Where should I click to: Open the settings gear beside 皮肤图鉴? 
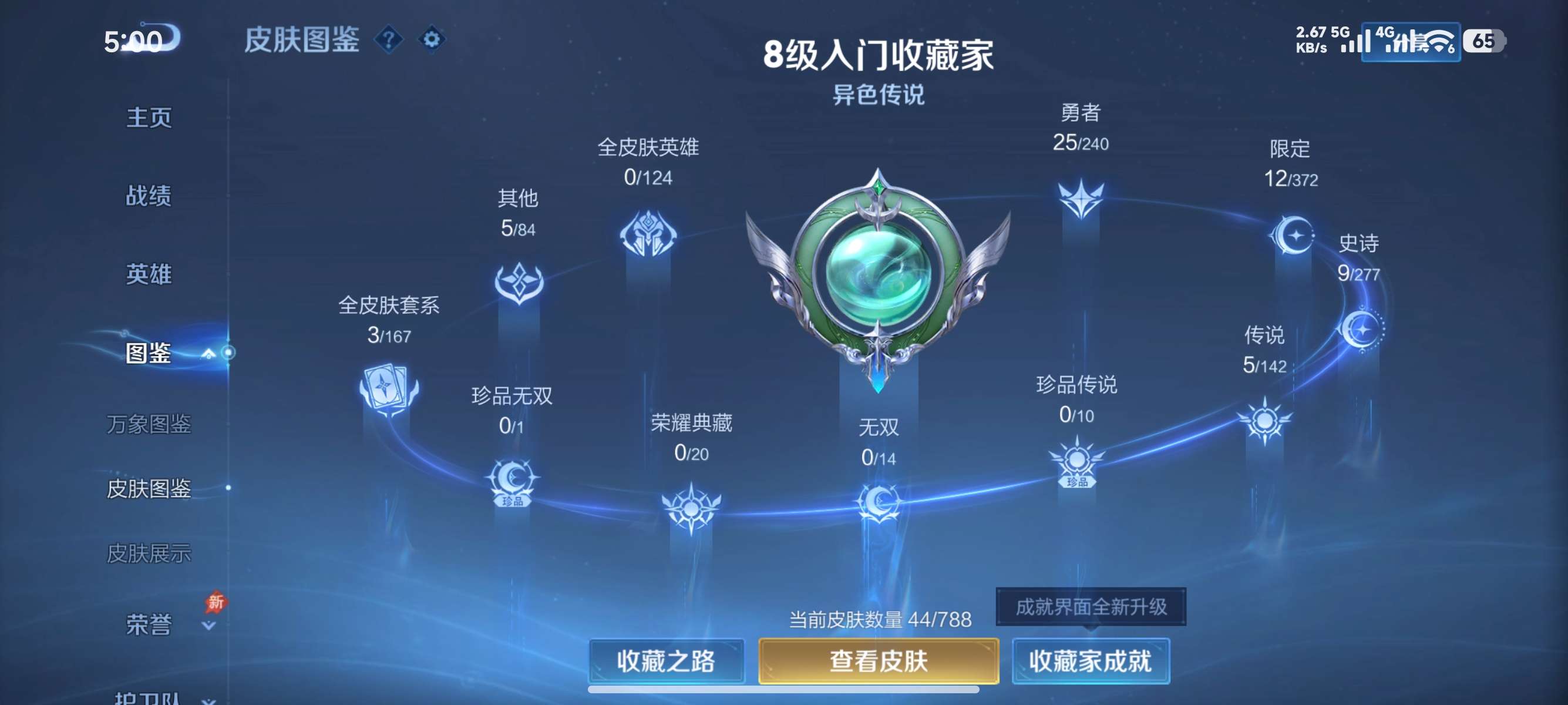(x=432, y=39)
